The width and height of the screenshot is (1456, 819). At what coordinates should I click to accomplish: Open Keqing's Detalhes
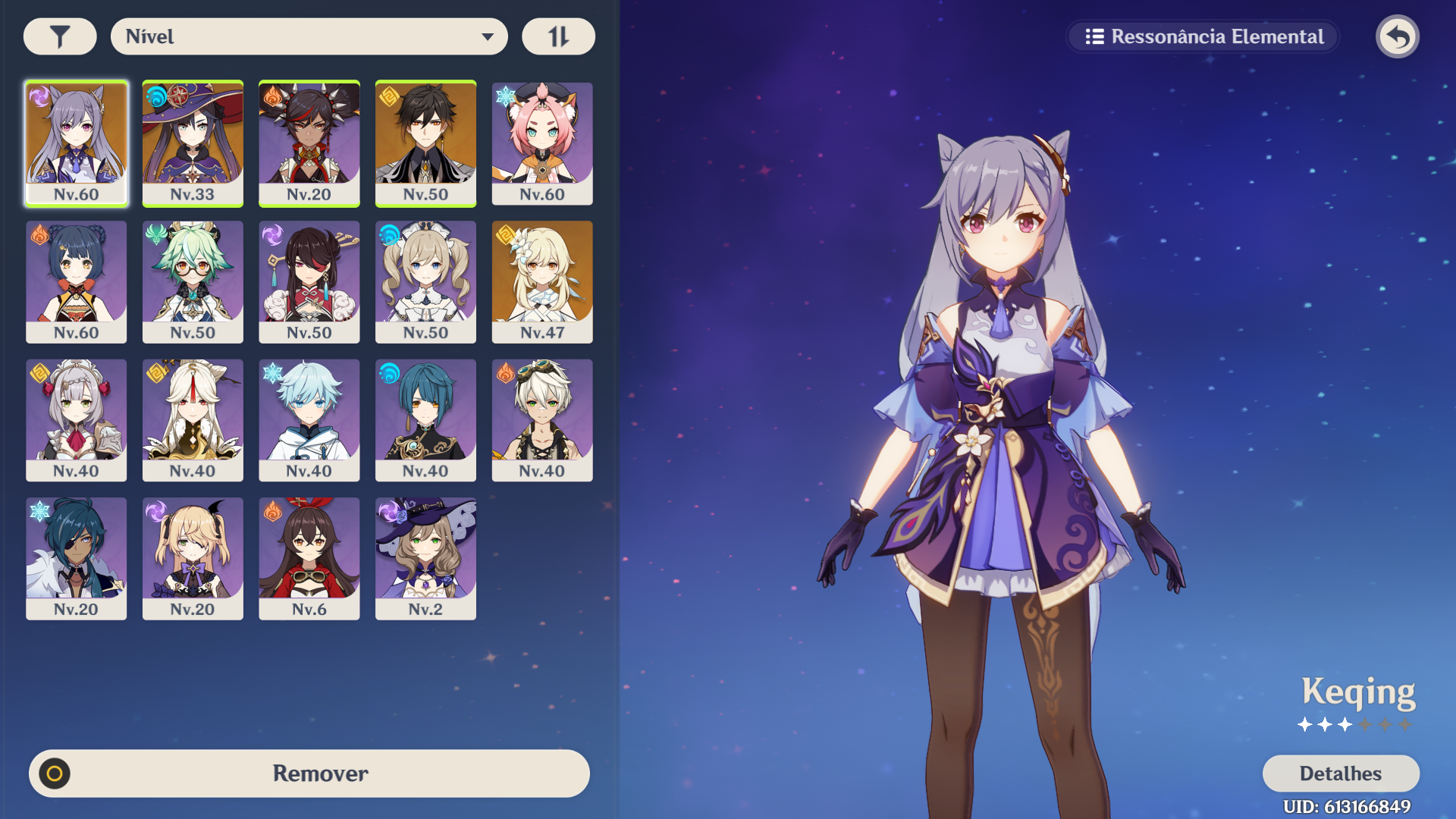pos(1340,773)
